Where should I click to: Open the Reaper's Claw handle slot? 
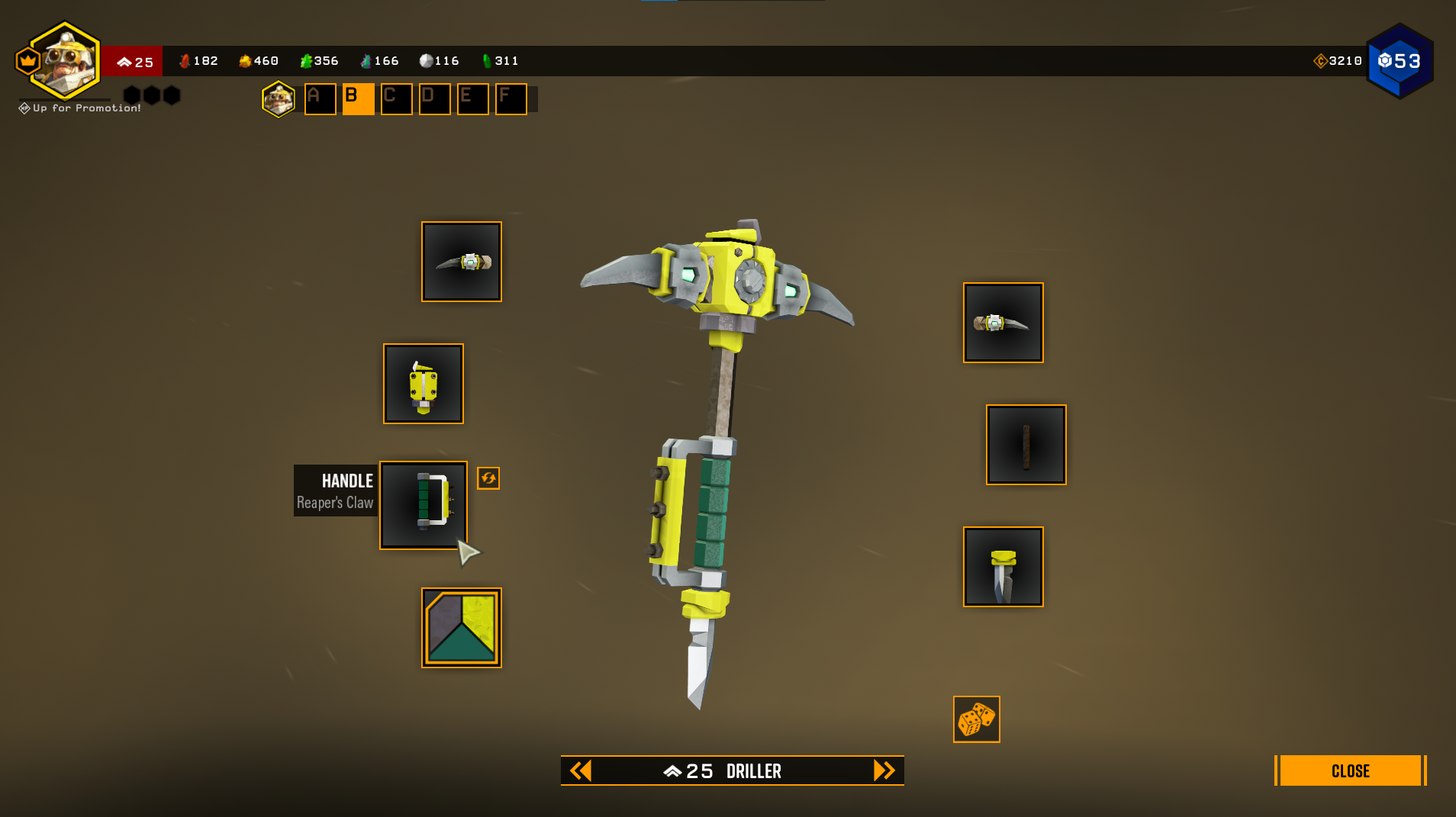(x=424, y=505)
